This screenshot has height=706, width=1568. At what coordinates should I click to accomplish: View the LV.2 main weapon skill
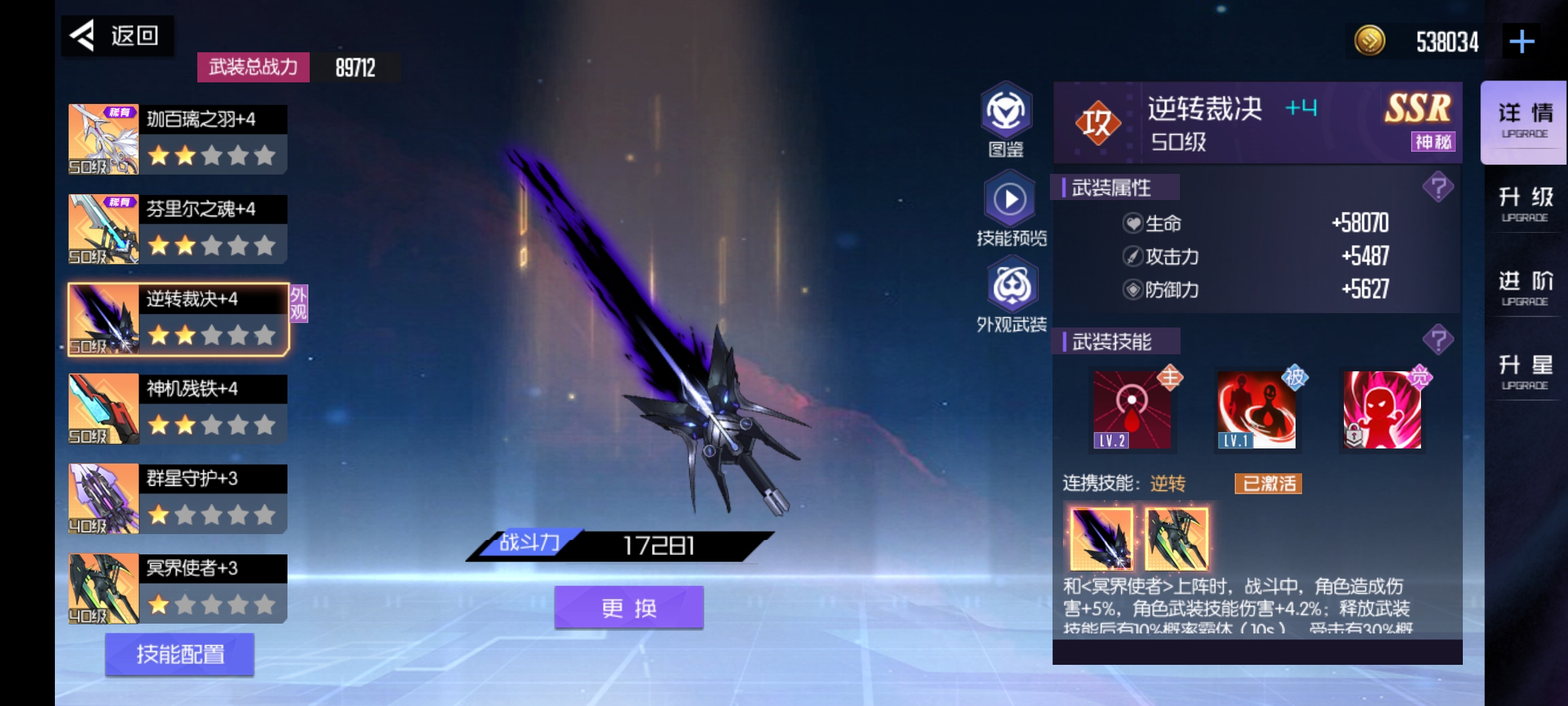pyautogui.click(x=1132, y=410)
